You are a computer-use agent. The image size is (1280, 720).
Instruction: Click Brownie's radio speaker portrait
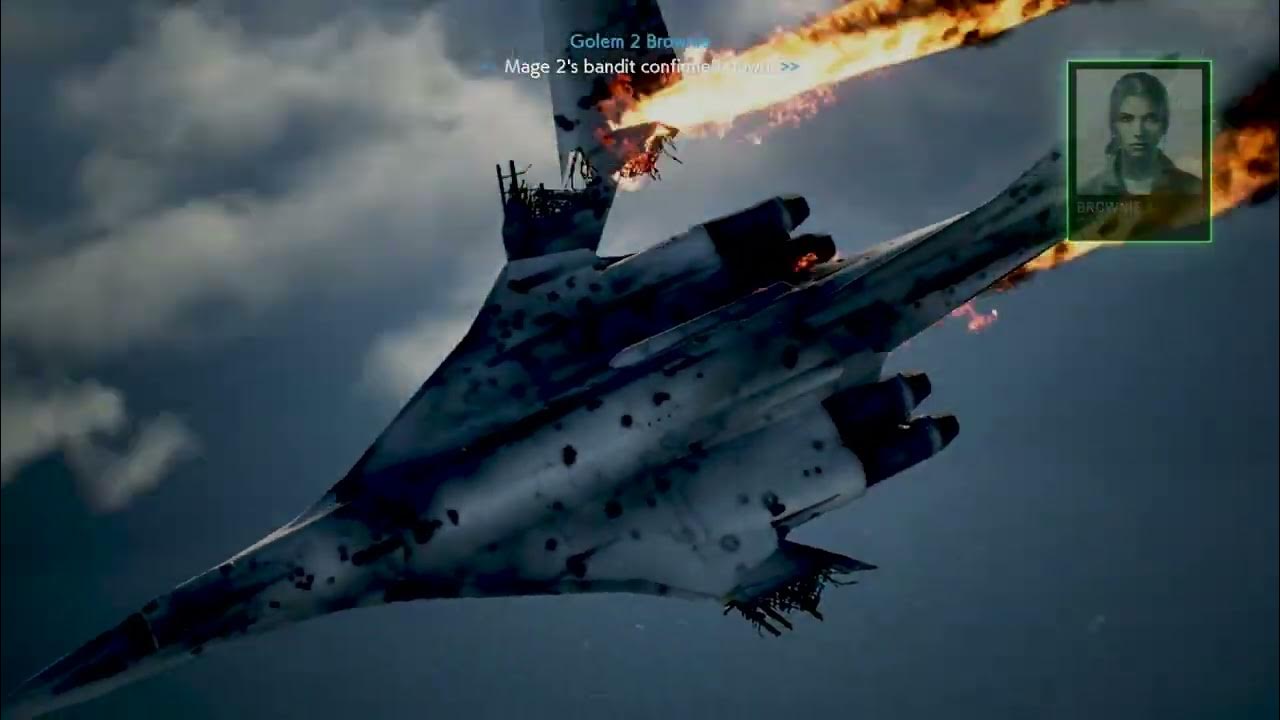tap(1139, 150)
